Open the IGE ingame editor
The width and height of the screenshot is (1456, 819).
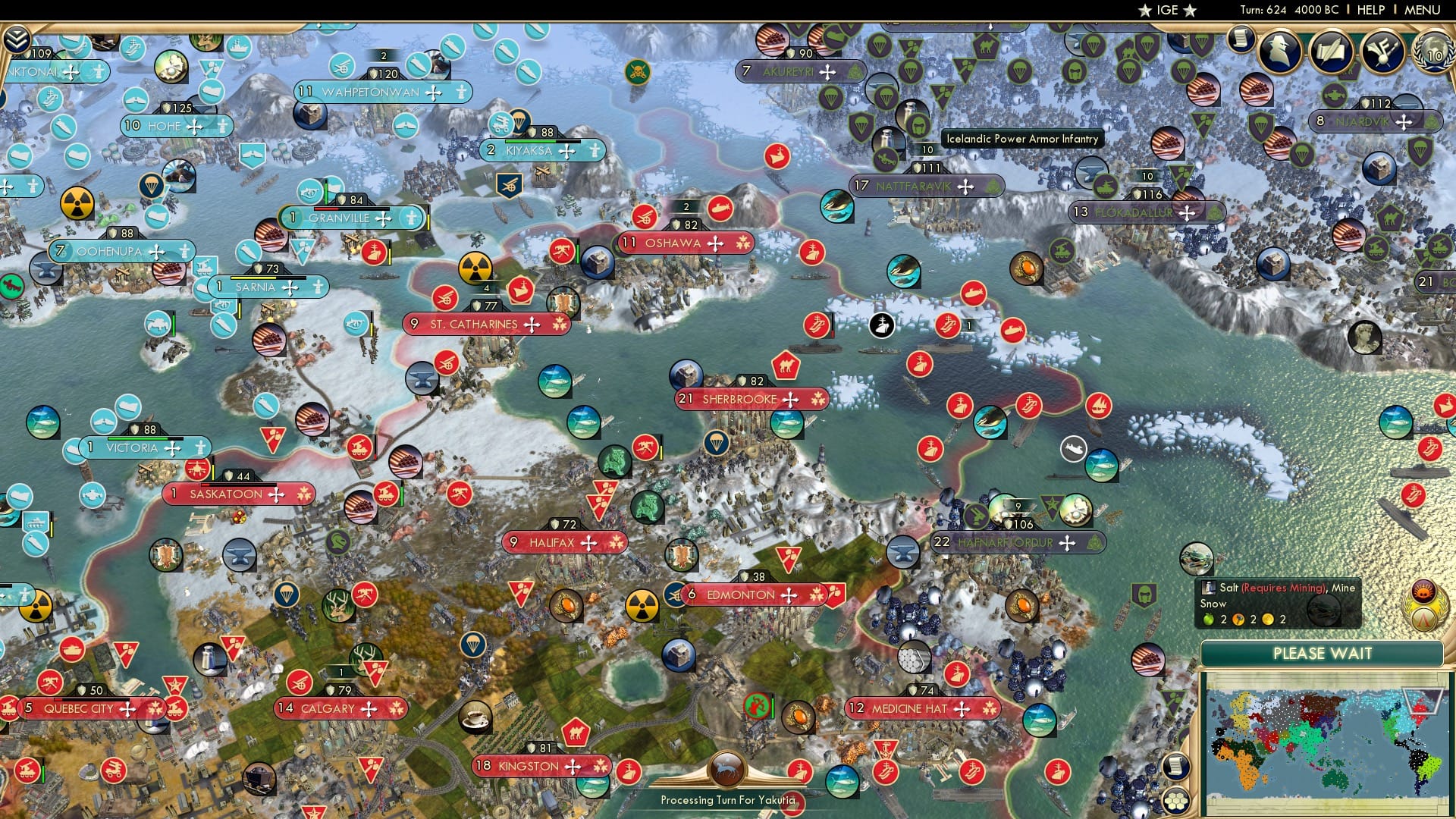click(1168, 11)
